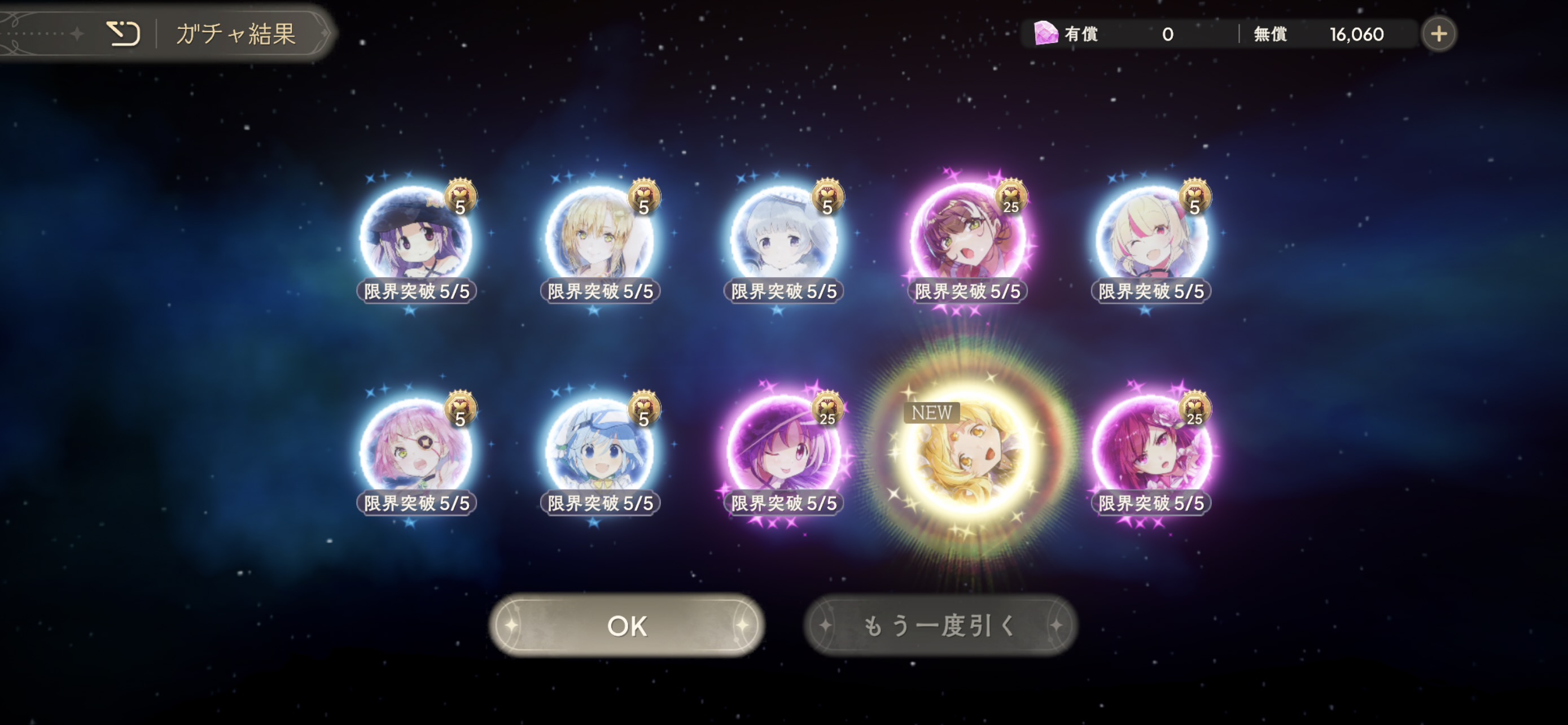This screenshot has height=725, width=1568.
Task: Pull again with もう一度引く button
Action: coord(940,625)
